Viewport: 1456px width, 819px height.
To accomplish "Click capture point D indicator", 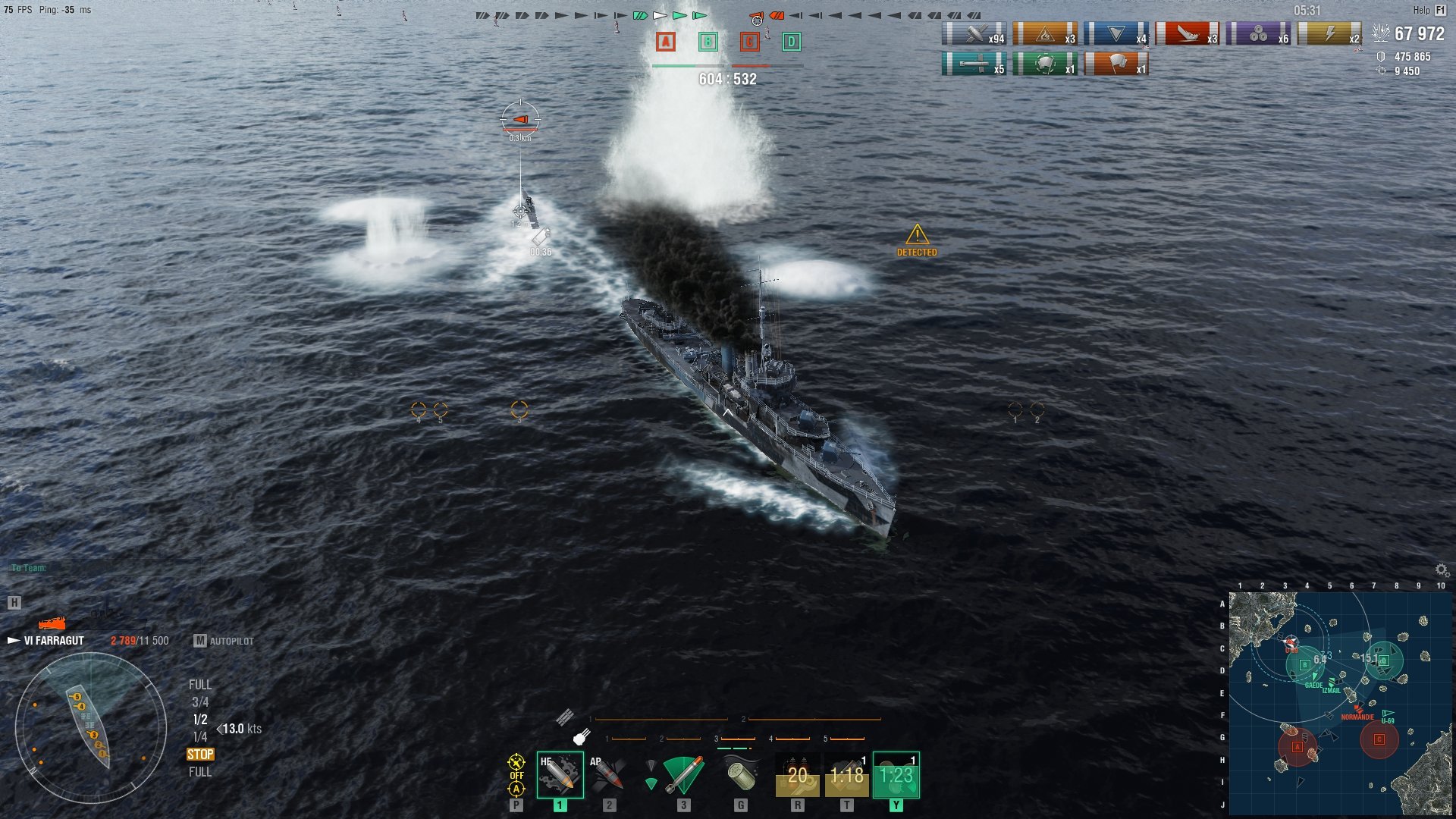I will (x=791, y=42).
